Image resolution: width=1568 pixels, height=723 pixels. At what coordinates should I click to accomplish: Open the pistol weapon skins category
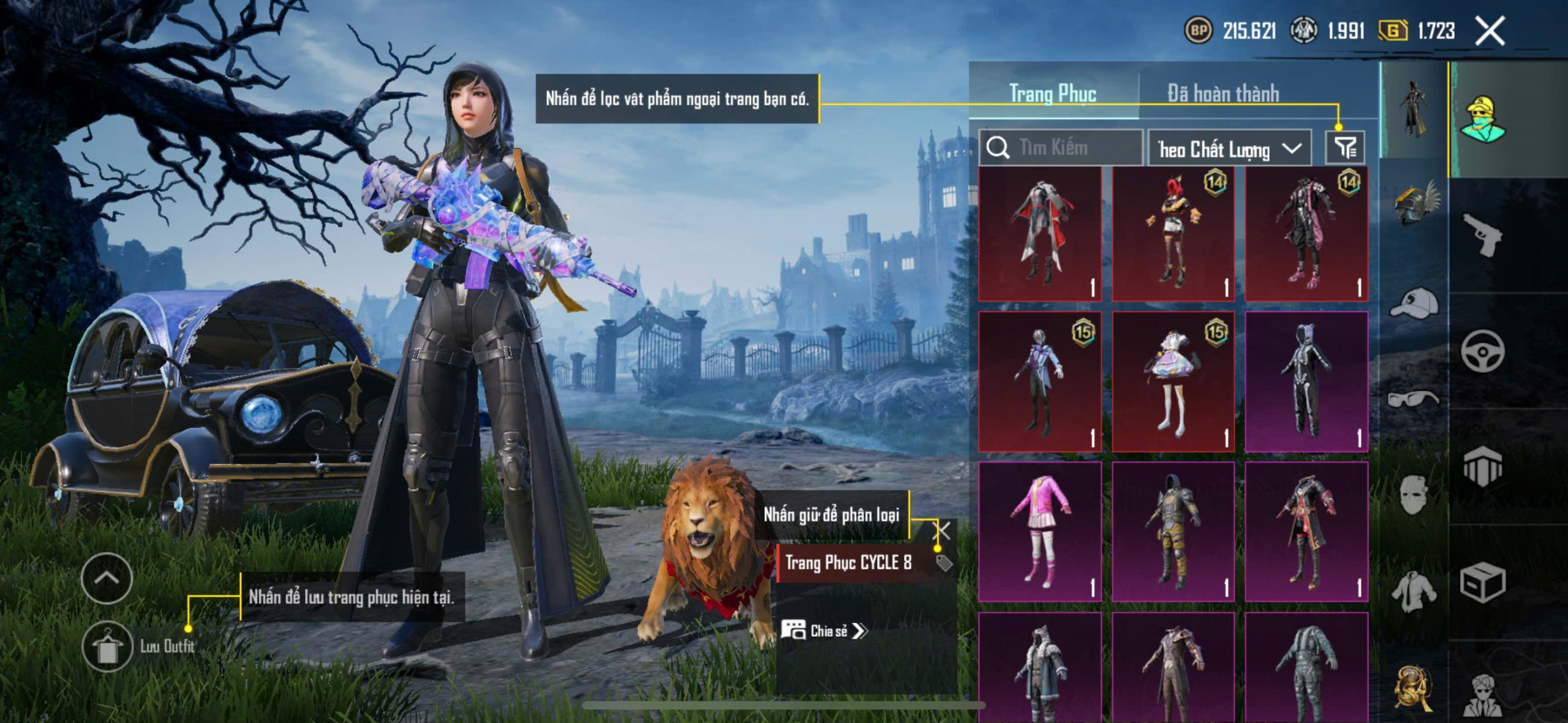click(1481, 235)
